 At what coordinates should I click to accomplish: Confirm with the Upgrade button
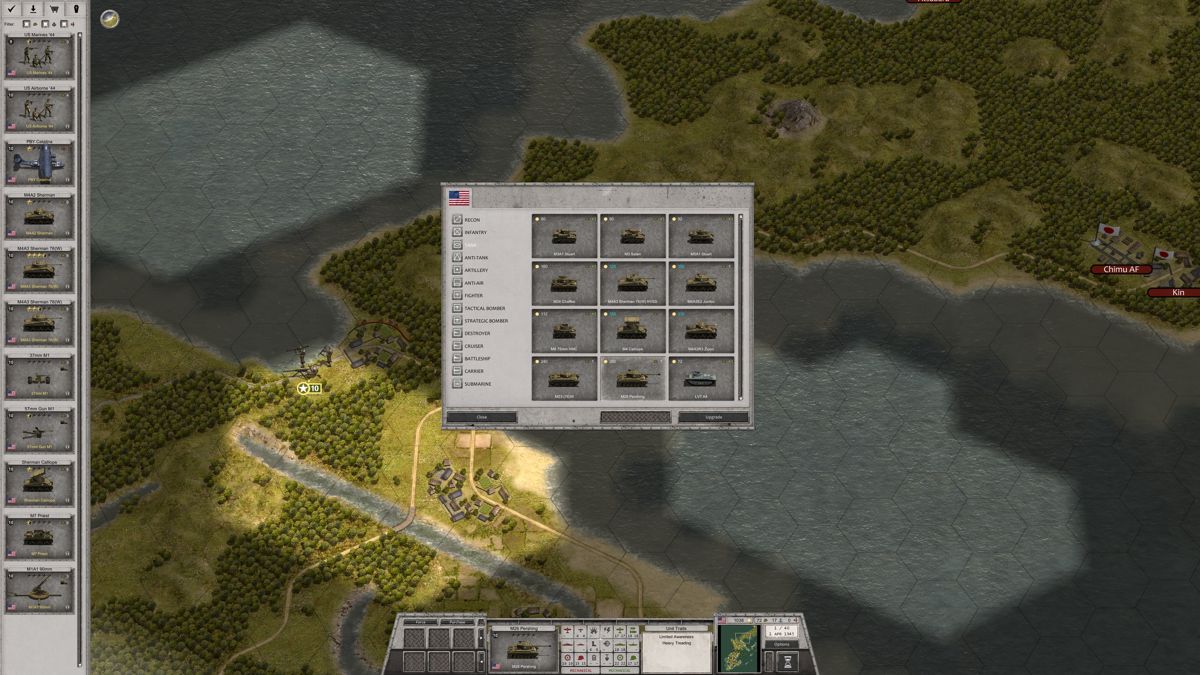point(713,417)
